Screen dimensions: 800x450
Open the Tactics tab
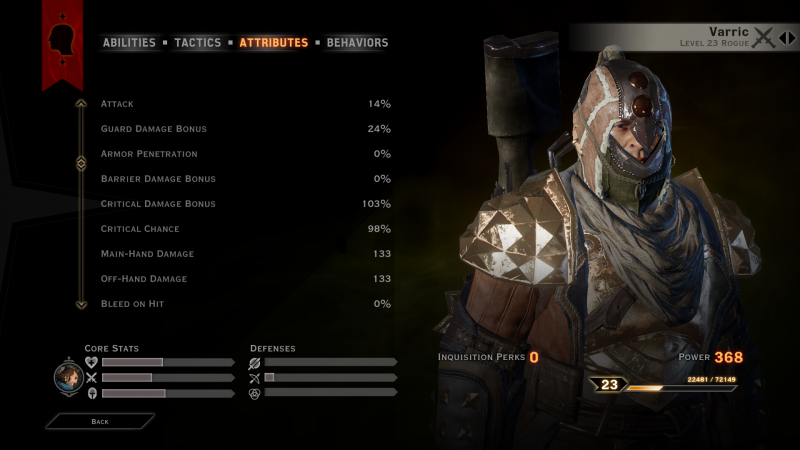198,43
